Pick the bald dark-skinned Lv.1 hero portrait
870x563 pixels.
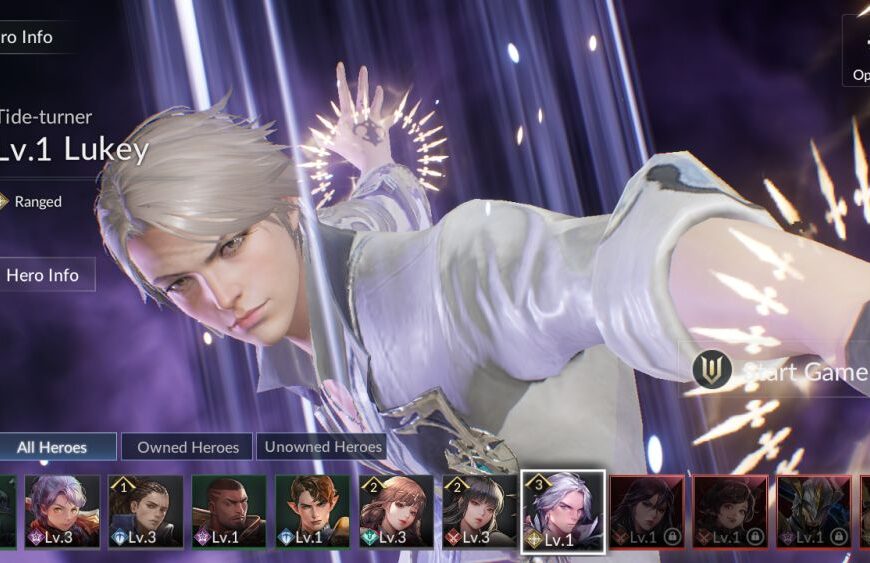[x=230, y=511]
